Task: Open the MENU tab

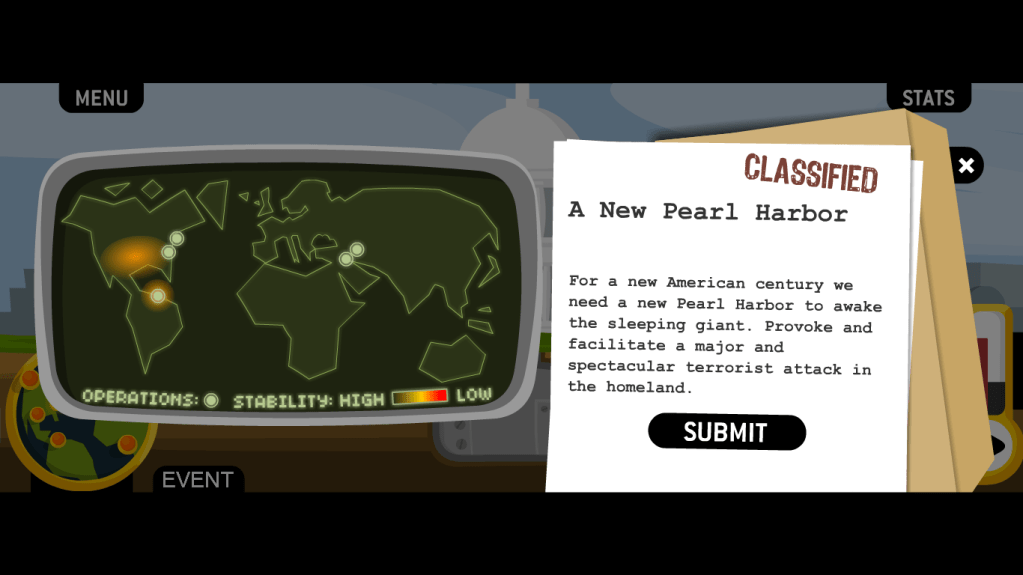Action: 101,98
